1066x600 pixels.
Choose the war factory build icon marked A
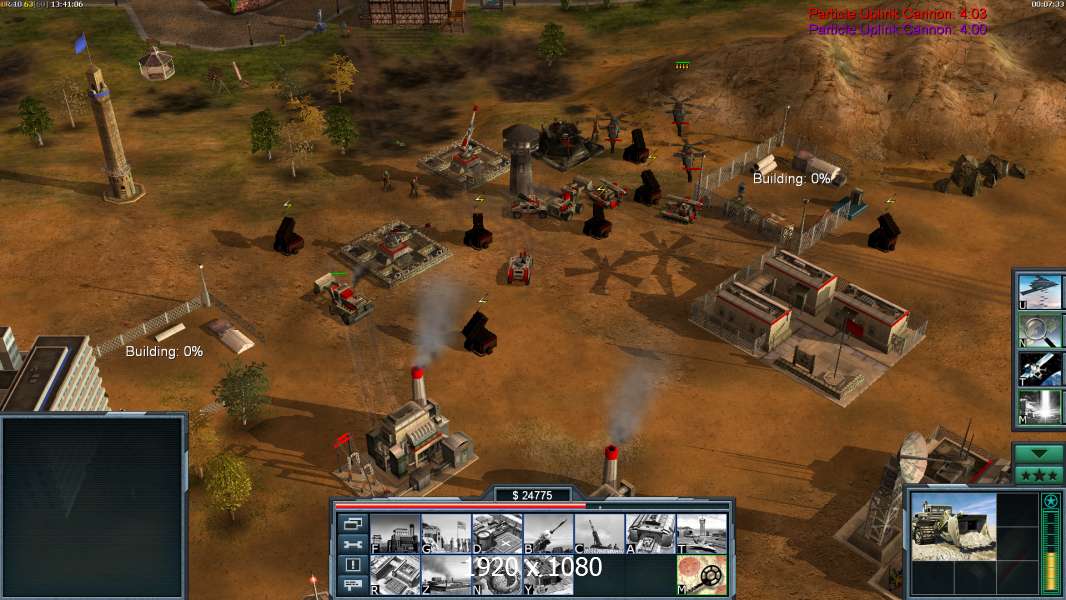tap(650, 533)
